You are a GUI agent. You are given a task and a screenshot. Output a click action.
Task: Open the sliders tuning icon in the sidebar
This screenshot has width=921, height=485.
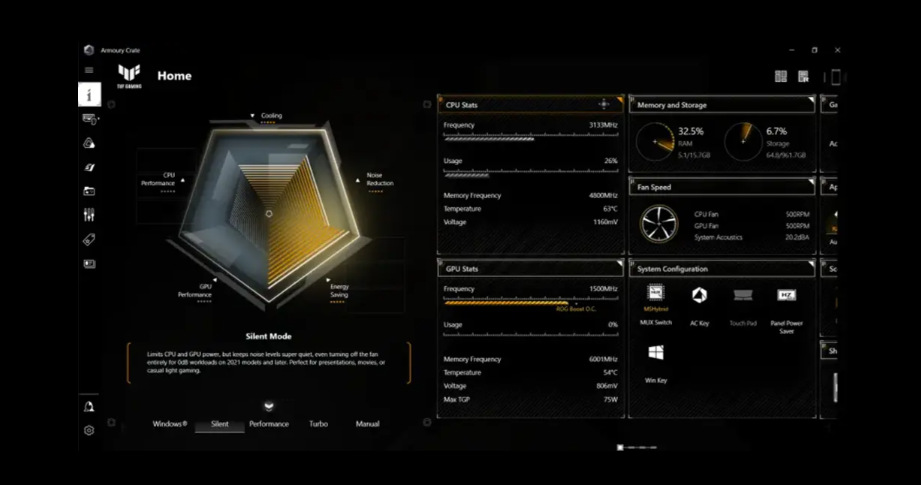pyautogui.click(x=89, y=214)
